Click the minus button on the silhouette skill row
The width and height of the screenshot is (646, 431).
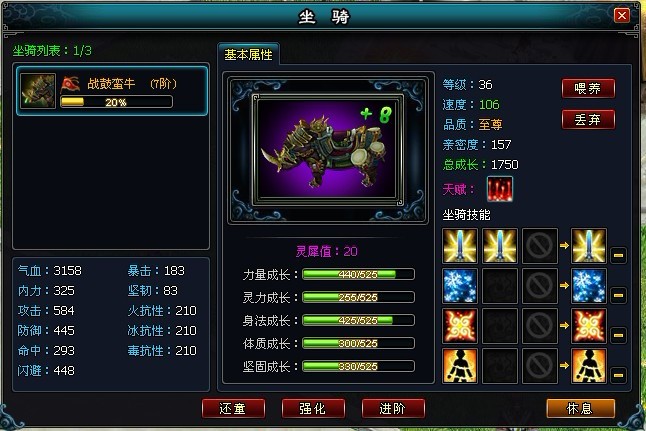pos(618,374)
